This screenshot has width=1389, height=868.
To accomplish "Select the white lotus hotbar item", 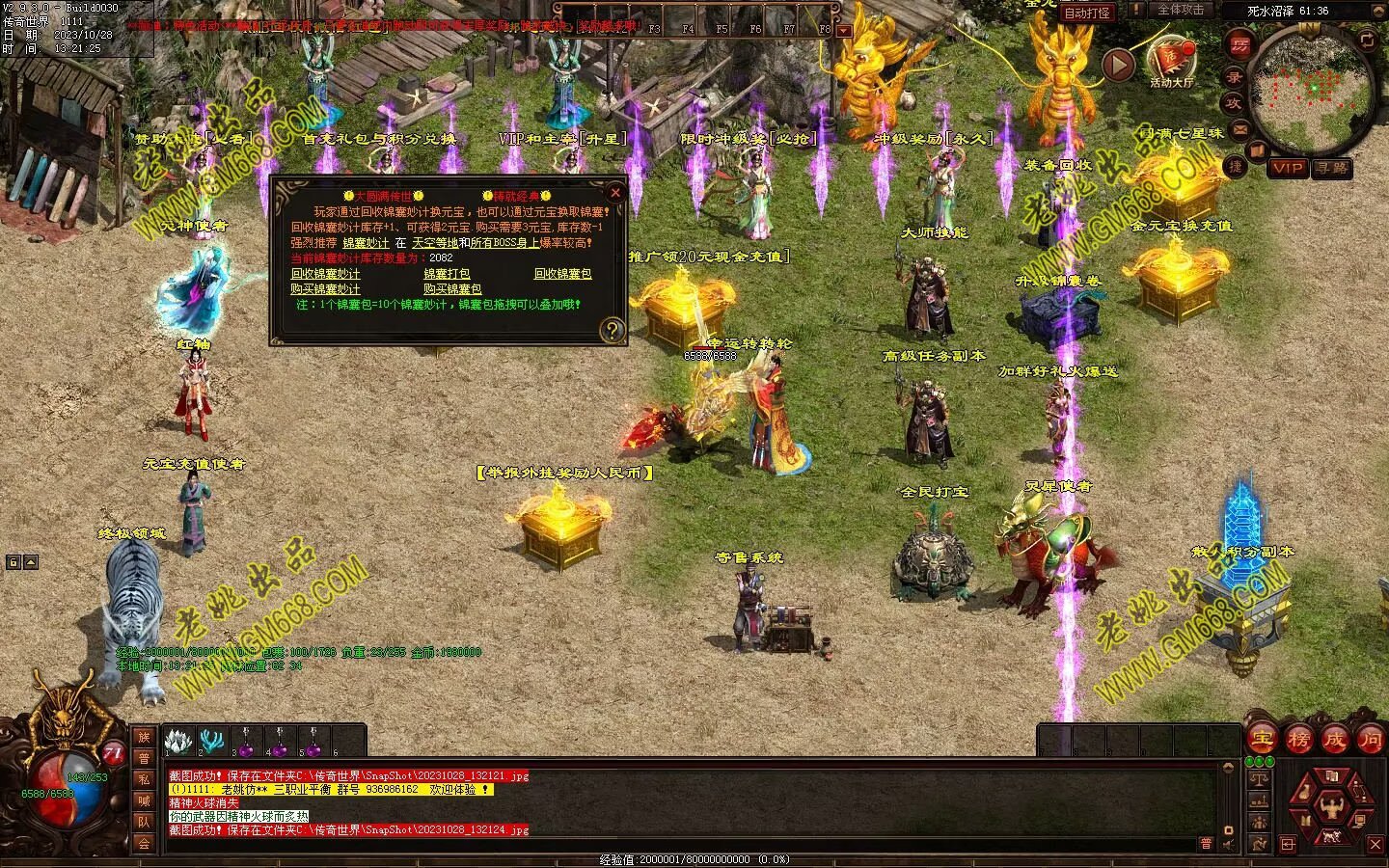I will 176,741.
